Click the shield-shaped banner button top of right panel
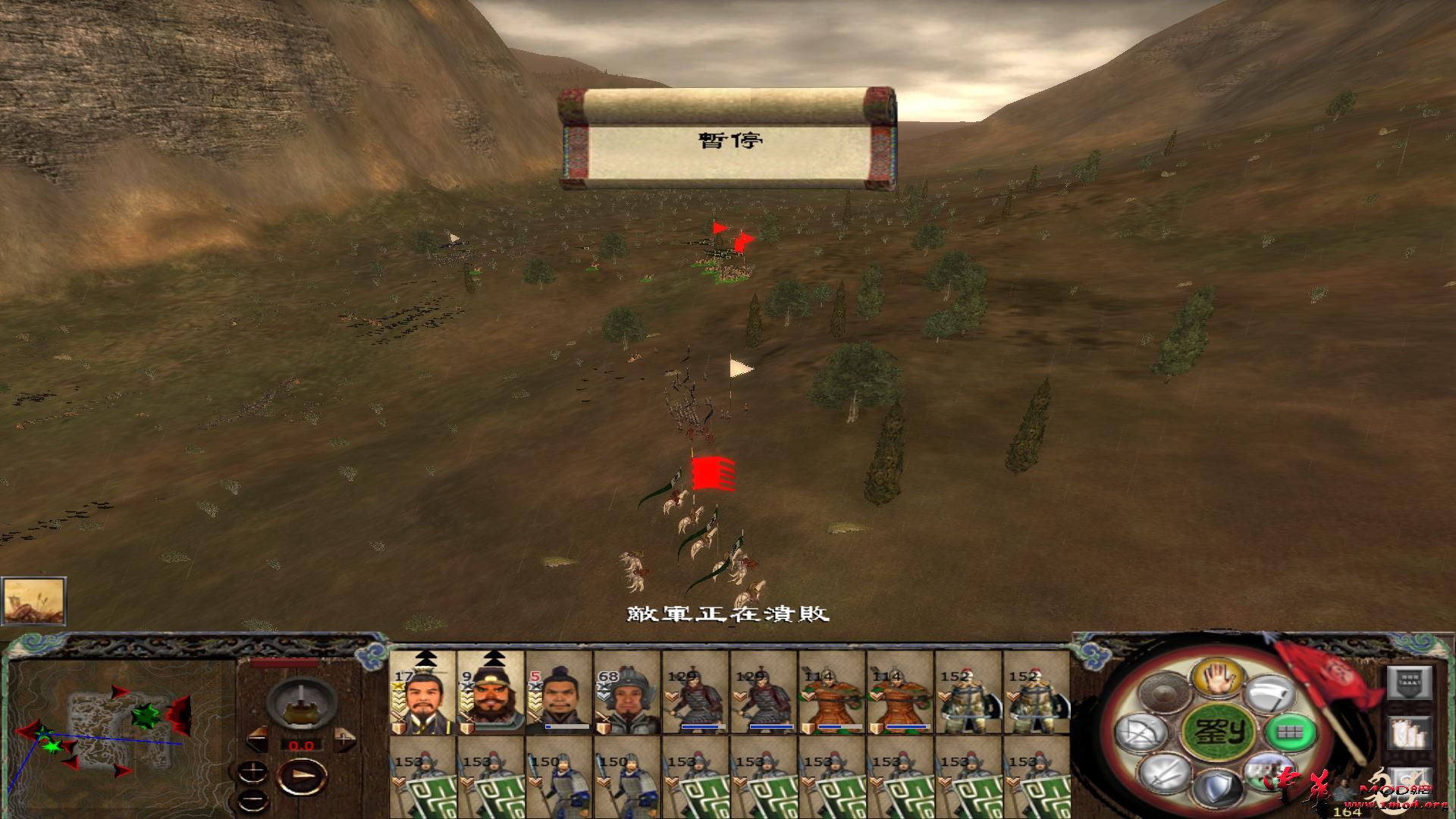1456x819 pixels. [1410, 682]
